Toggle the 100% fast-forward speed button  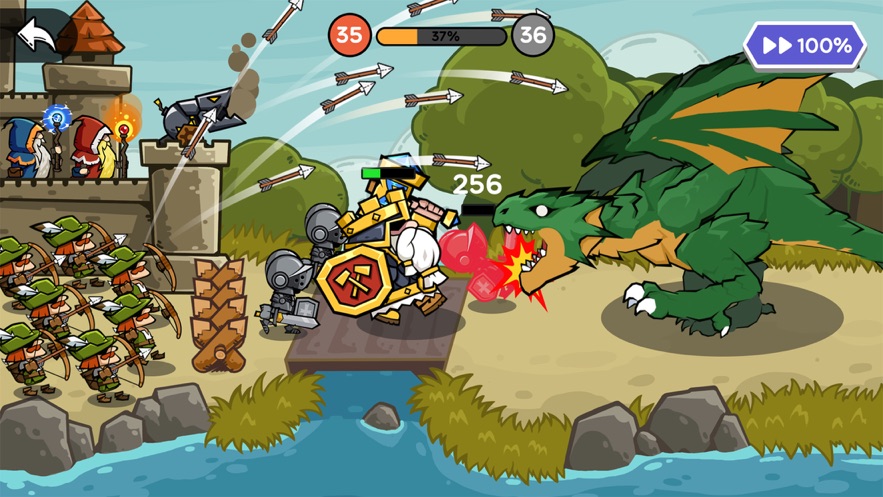click(x=805, y=46)
